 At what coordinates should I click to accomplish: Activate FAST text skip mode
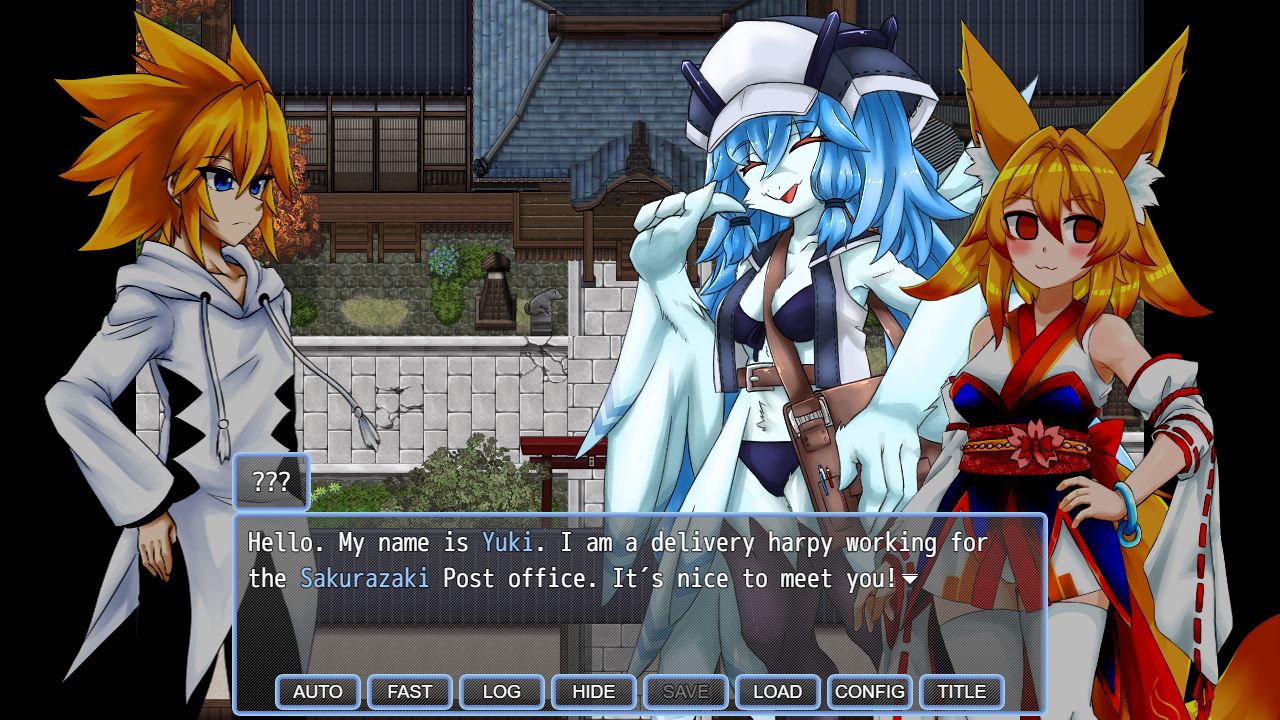pyautogui.click(x=410, y=691)
